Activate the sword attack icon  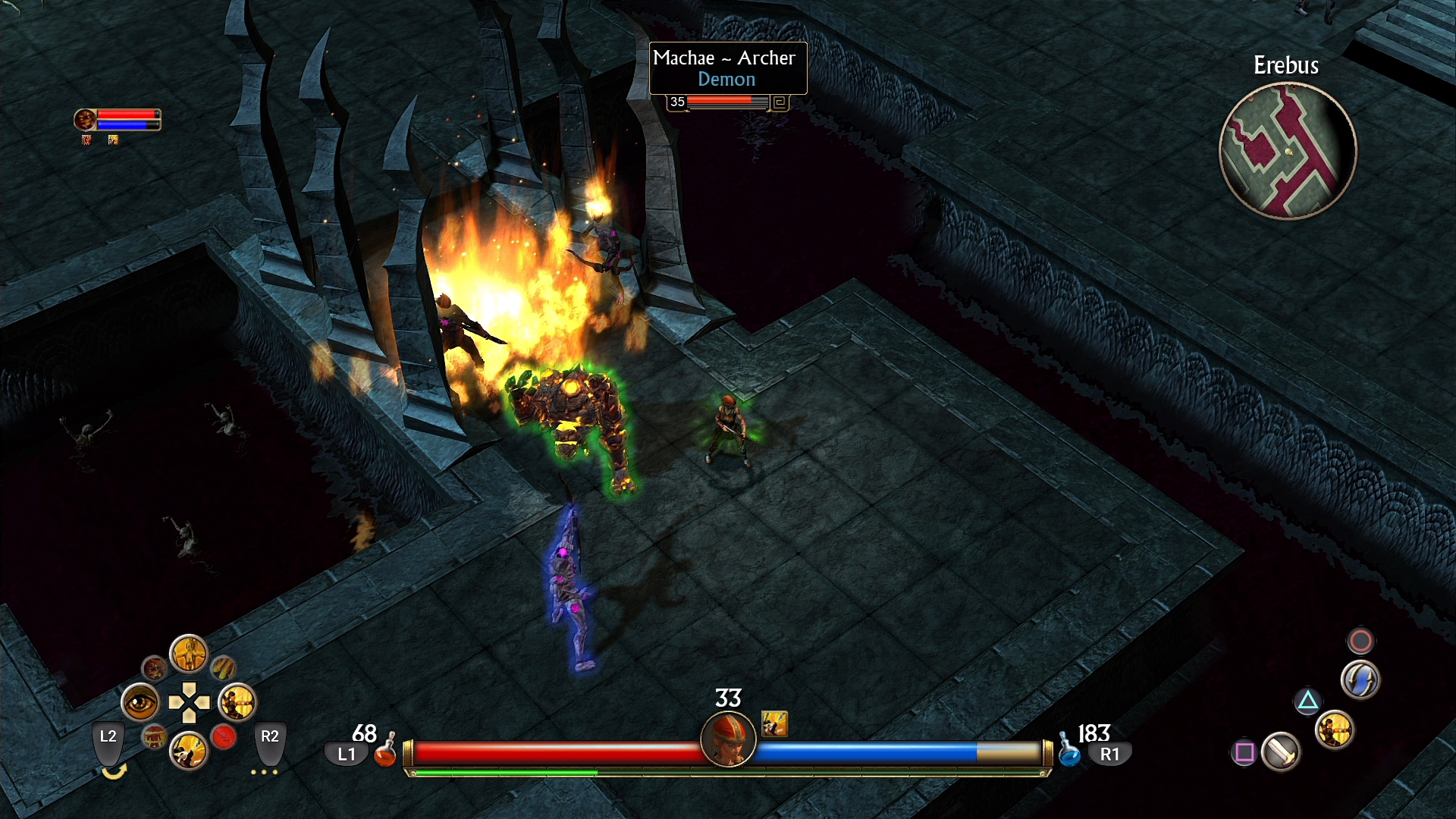tap(1281, 752)
